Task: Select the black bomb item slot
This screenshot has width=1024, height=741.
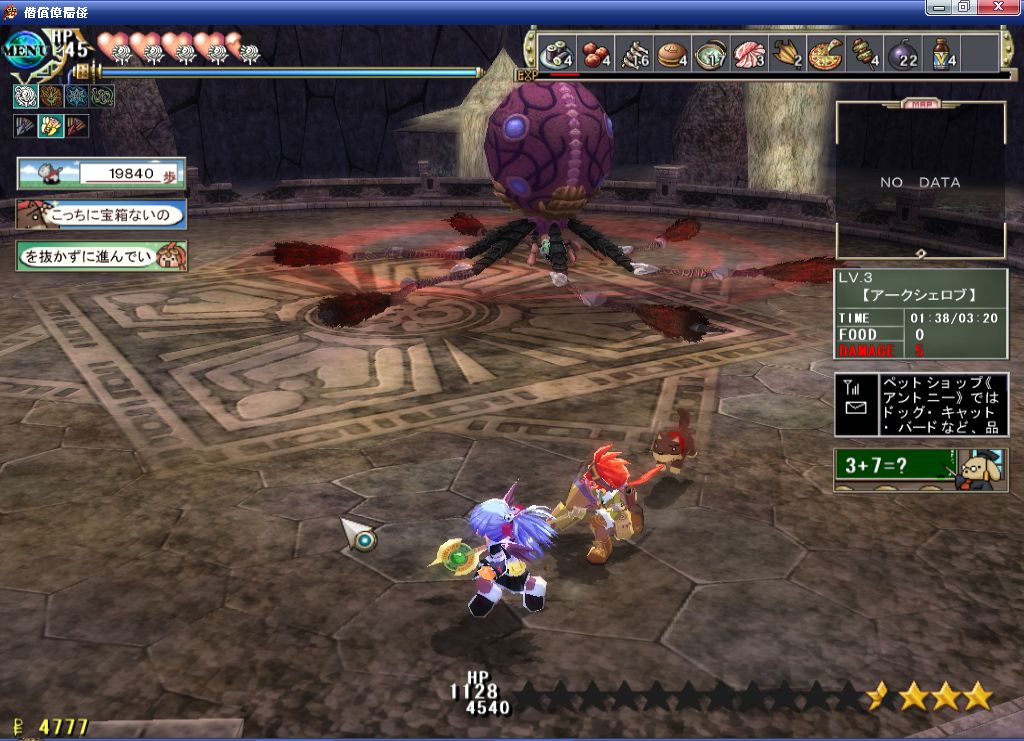Action: point(902,53)
